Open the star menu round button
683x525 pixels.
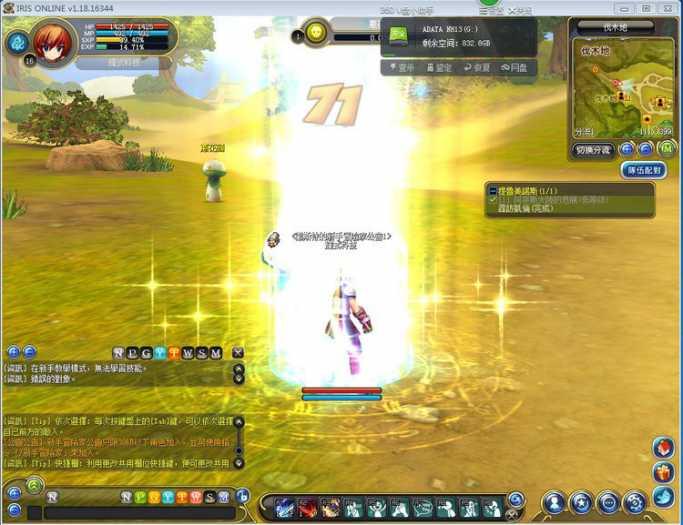pyautogui.click(x=581, y=503)
